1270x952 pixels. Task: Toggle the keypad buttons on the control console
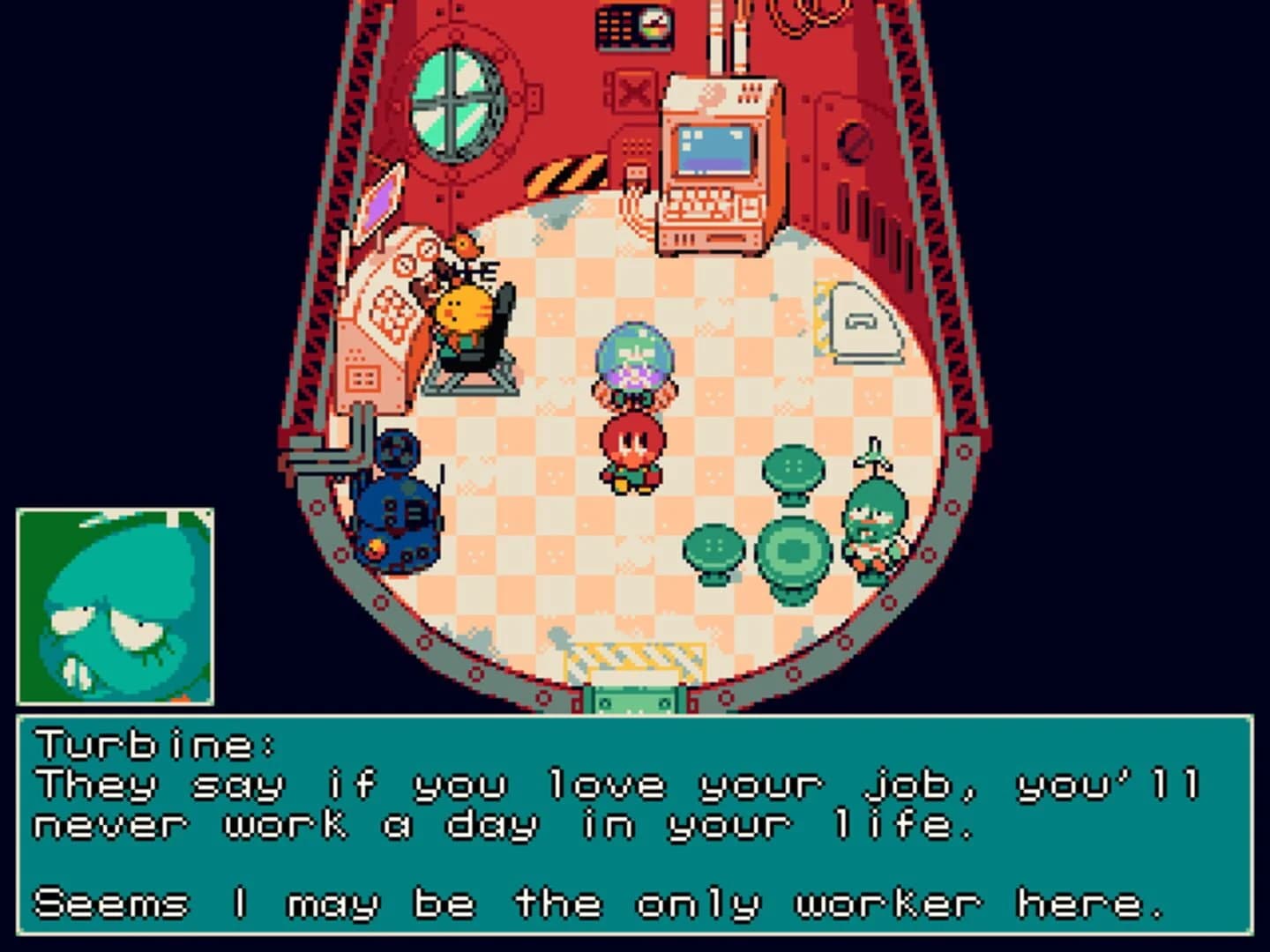pyautogui.click(x=616, y=27)
